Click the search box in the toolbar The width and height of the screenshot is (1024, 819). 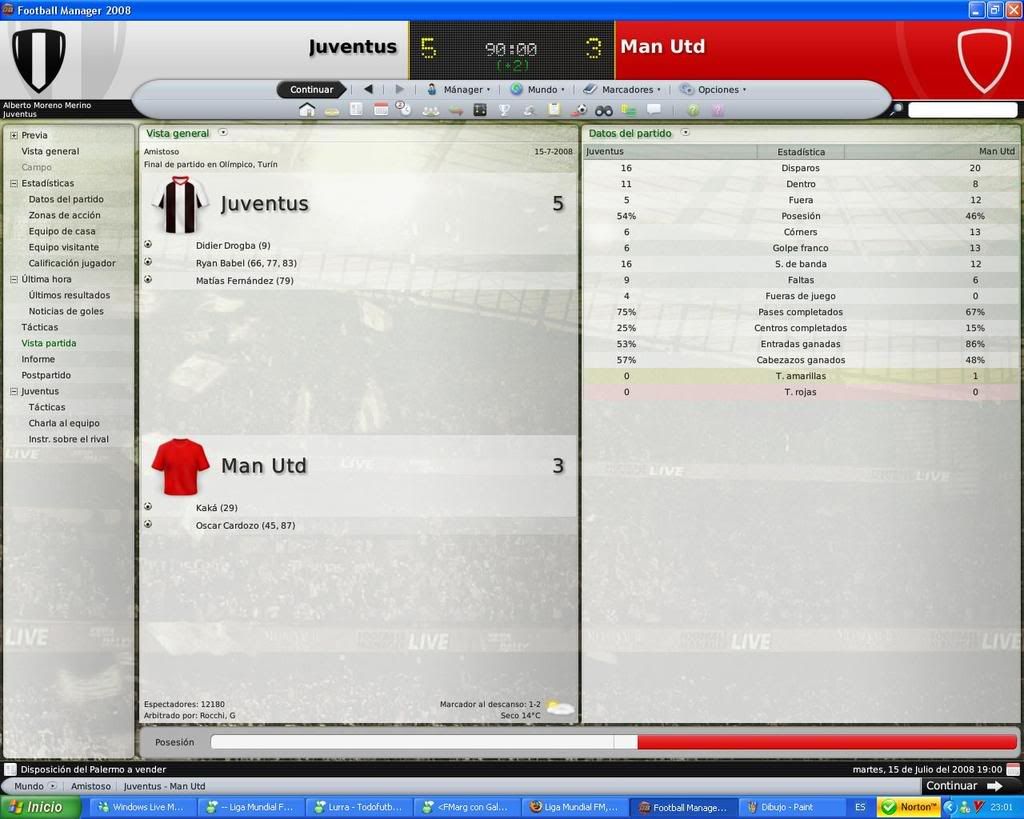point(962,110)
